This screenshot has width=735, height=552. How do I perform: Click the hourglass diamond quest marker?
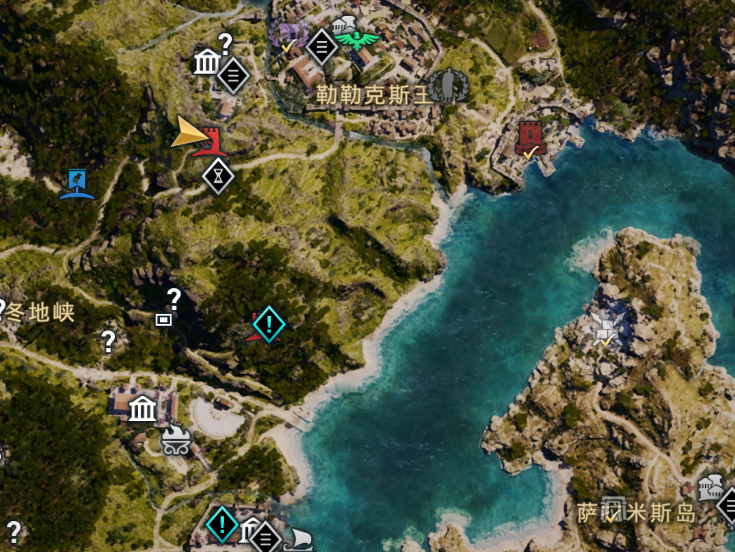[218, 176]
